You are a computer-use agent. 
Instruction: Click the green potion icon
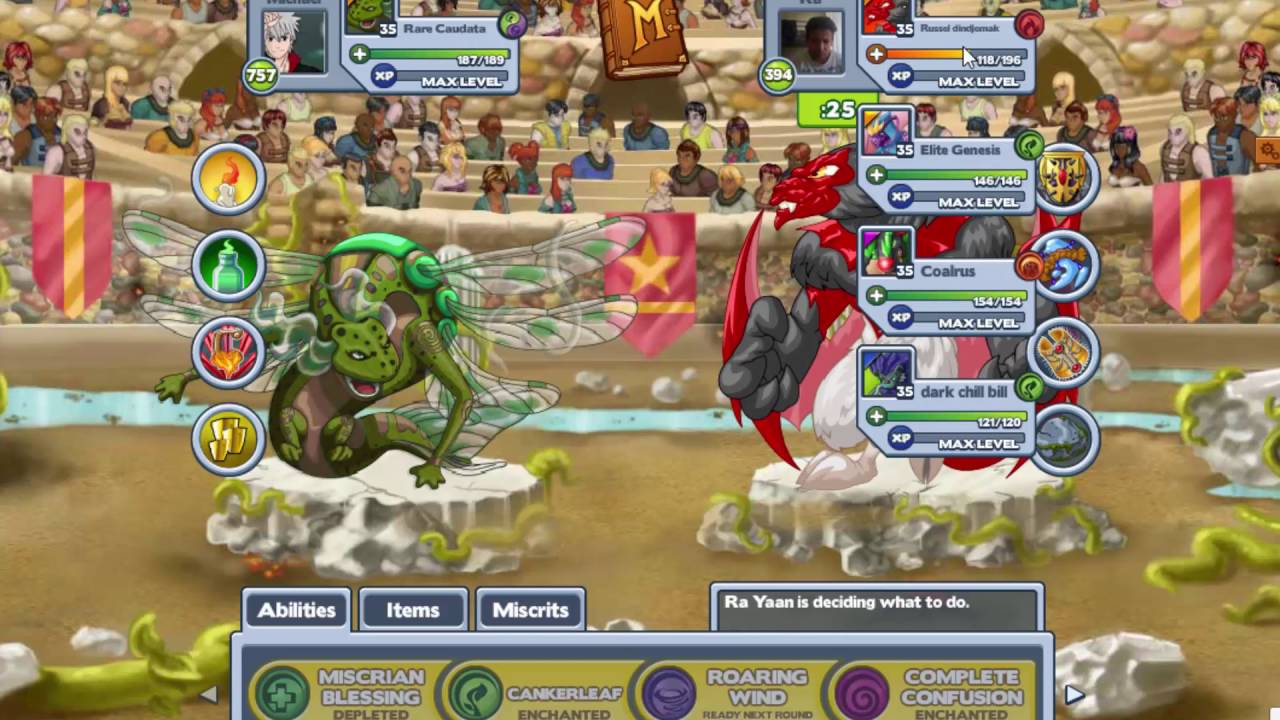tap(228, 264)
